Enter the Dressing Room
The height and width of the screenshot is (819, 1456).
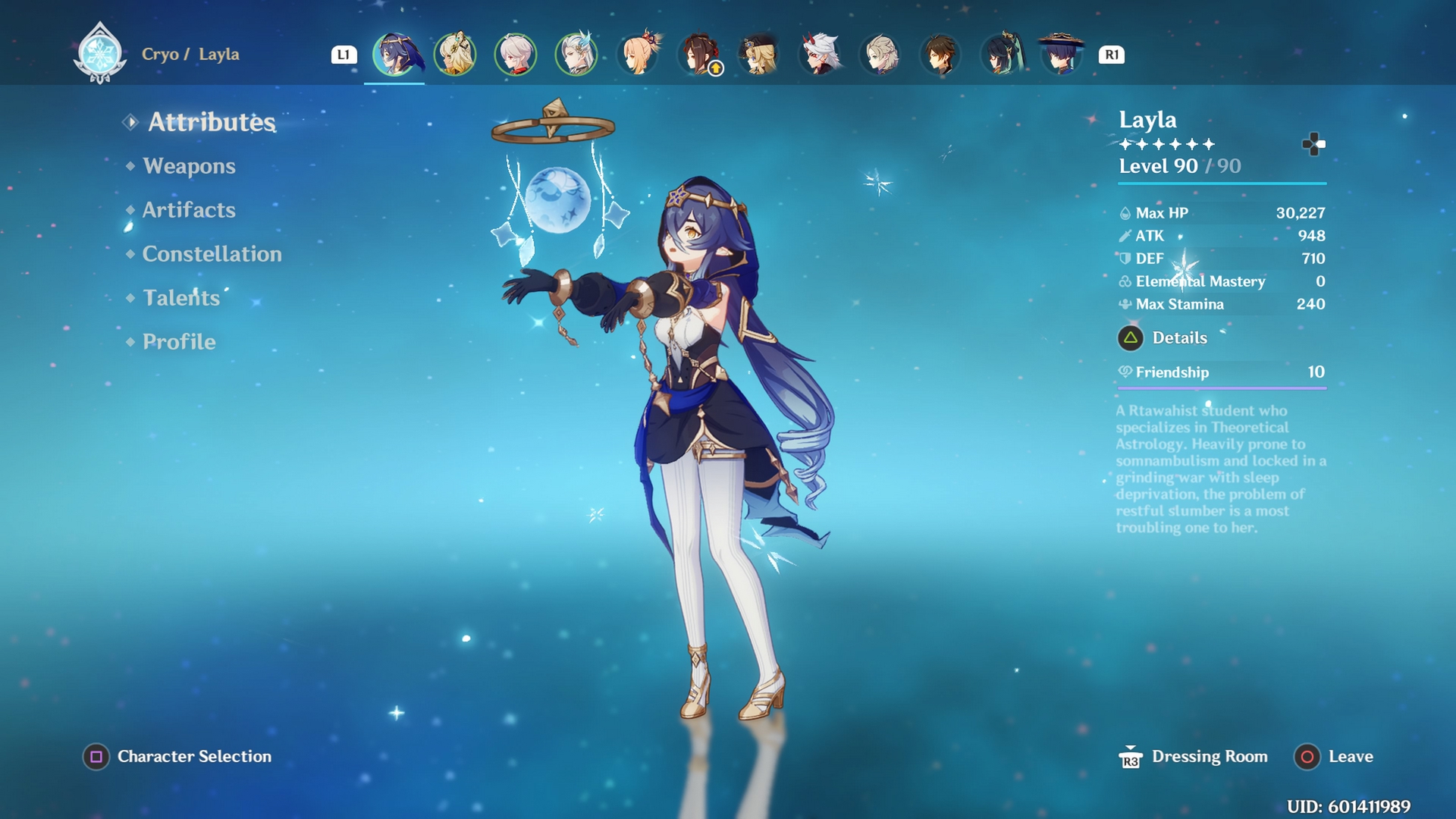[x=1208, y=756]
